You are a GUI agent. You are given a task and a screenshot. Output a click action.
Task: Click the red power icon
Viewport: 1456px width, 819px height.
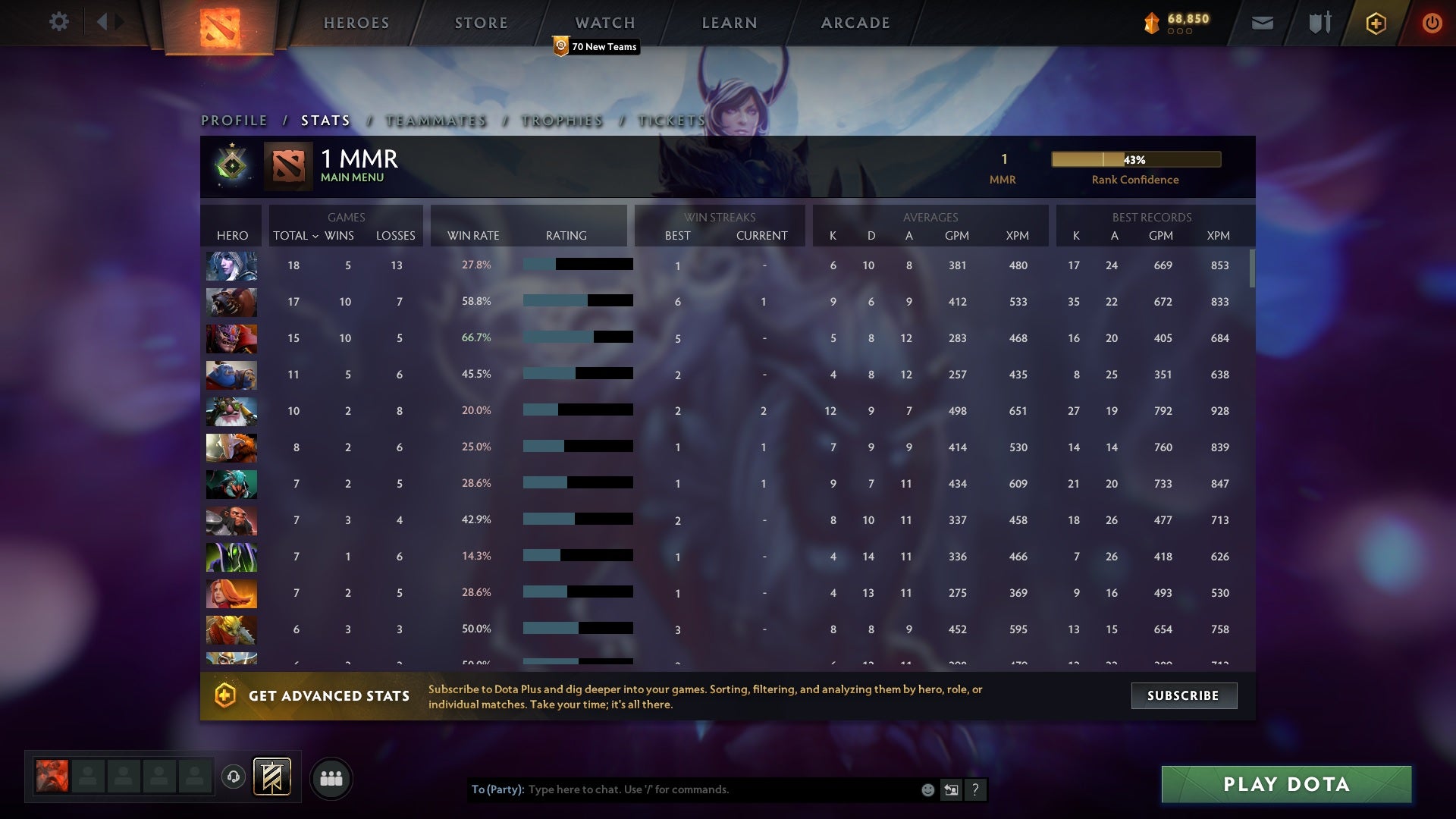pyautogui.click(x=1432, y=23)
